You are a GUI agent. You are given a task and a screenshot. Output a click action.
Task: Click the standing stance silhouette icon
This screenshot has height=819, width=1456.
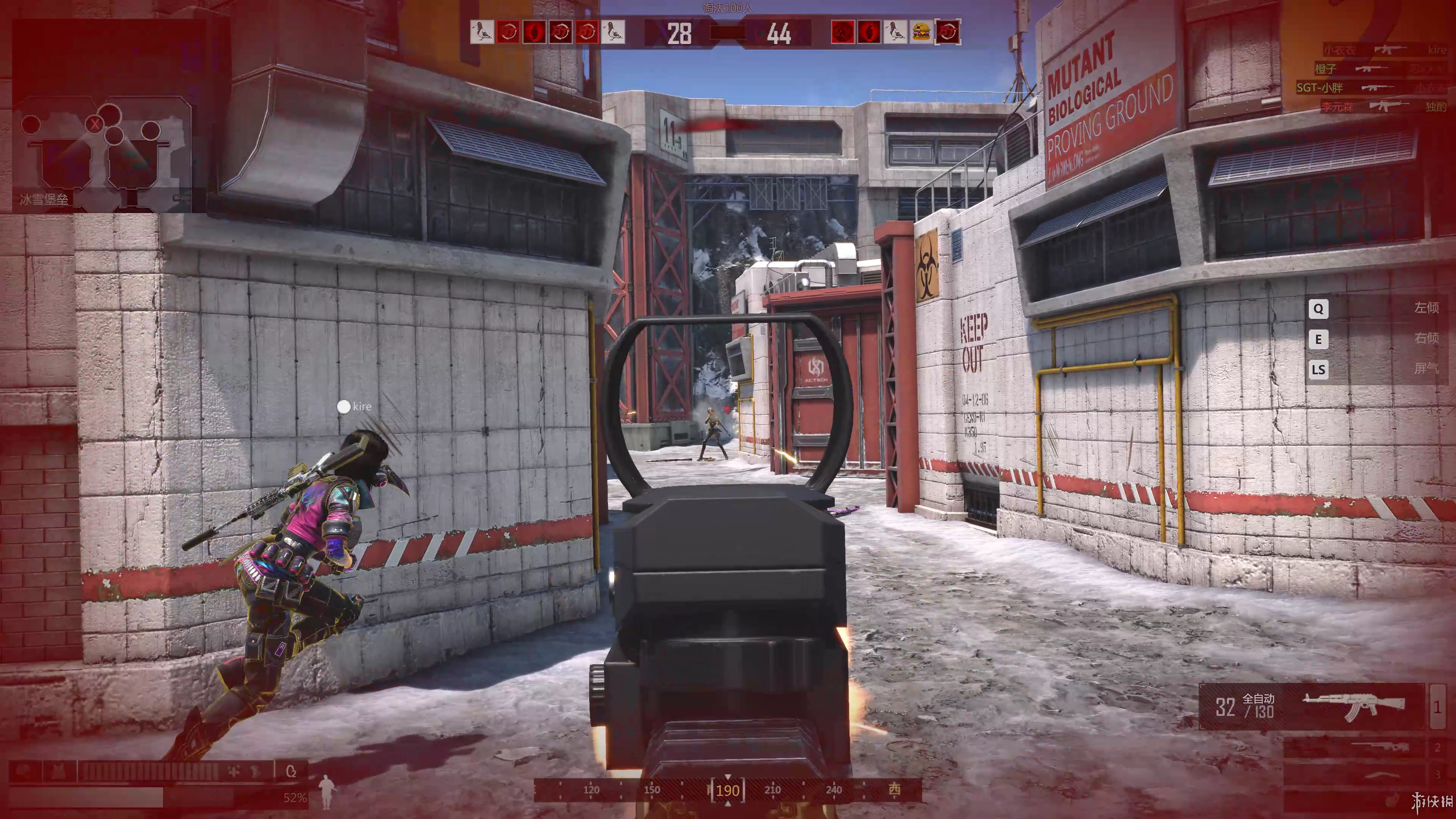point(327,791)
